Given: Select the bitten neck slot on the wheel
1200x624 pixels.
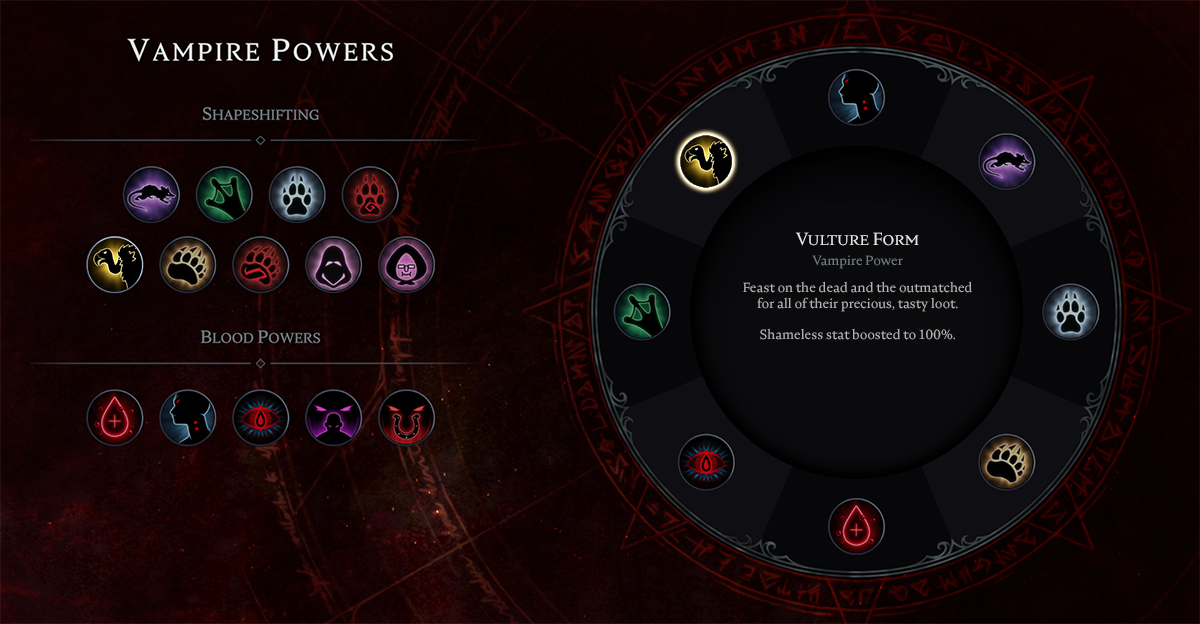Looking at the screenshot, I should pos(857,97).
